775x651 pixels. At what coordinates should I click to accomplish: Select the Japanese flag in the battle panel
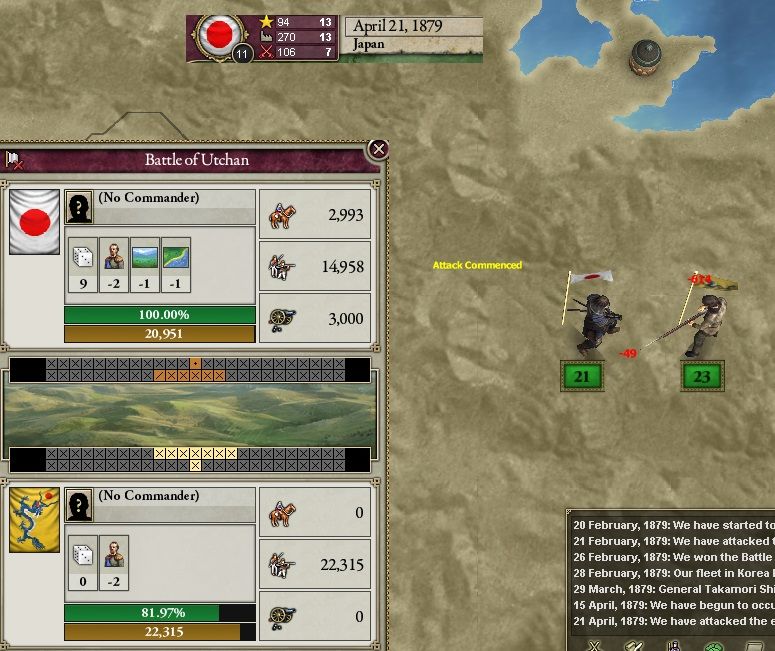tap(34, 221)
